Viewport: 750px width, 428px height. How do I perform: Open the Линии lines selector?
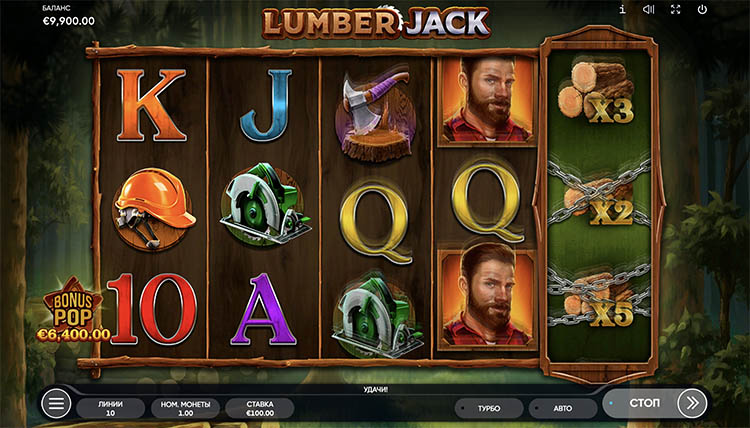click(112, 407)
